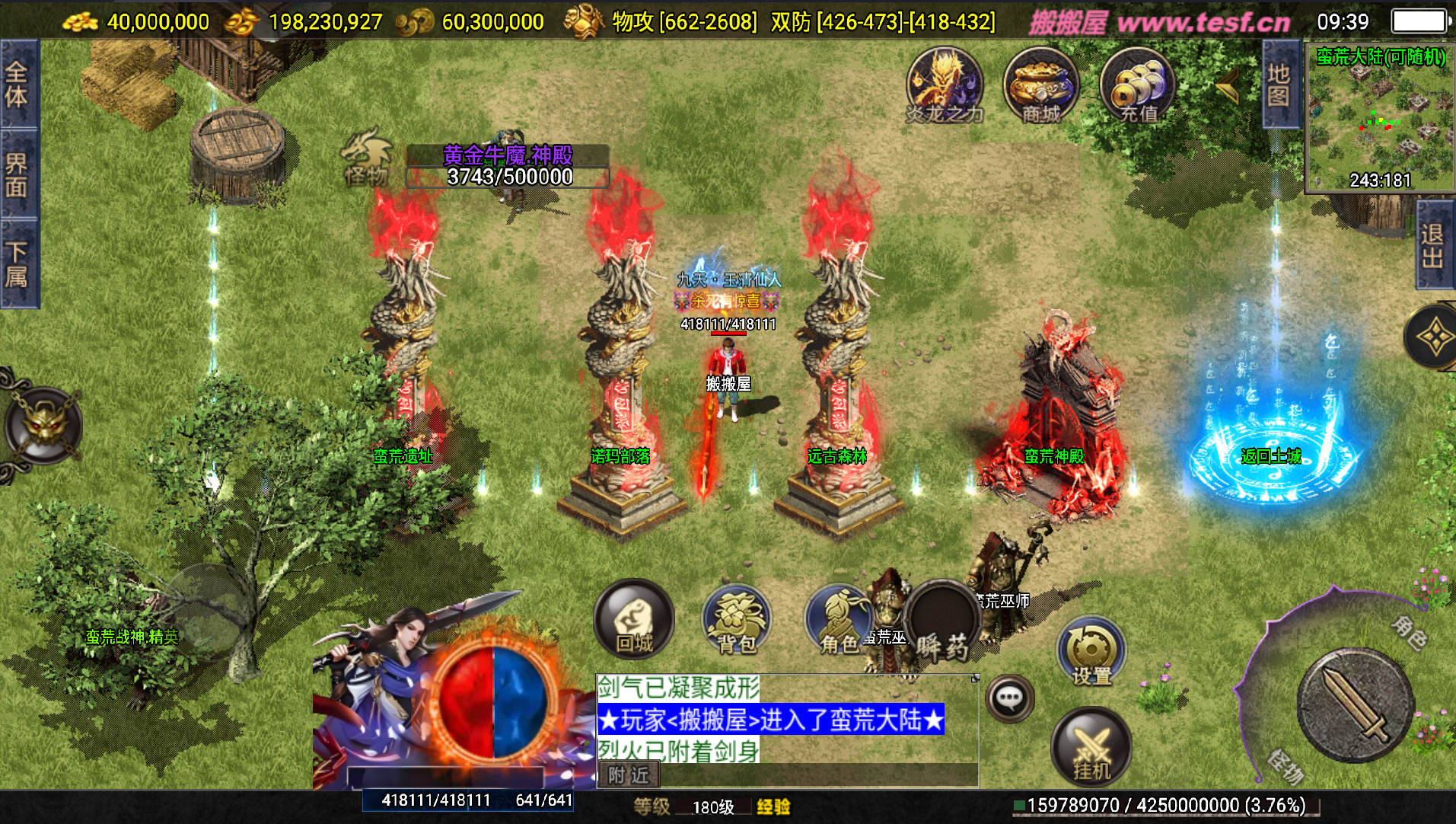Open the 全体 side tab
The height and width of the screenshot is (824, 1456).
tap(17, 85)
